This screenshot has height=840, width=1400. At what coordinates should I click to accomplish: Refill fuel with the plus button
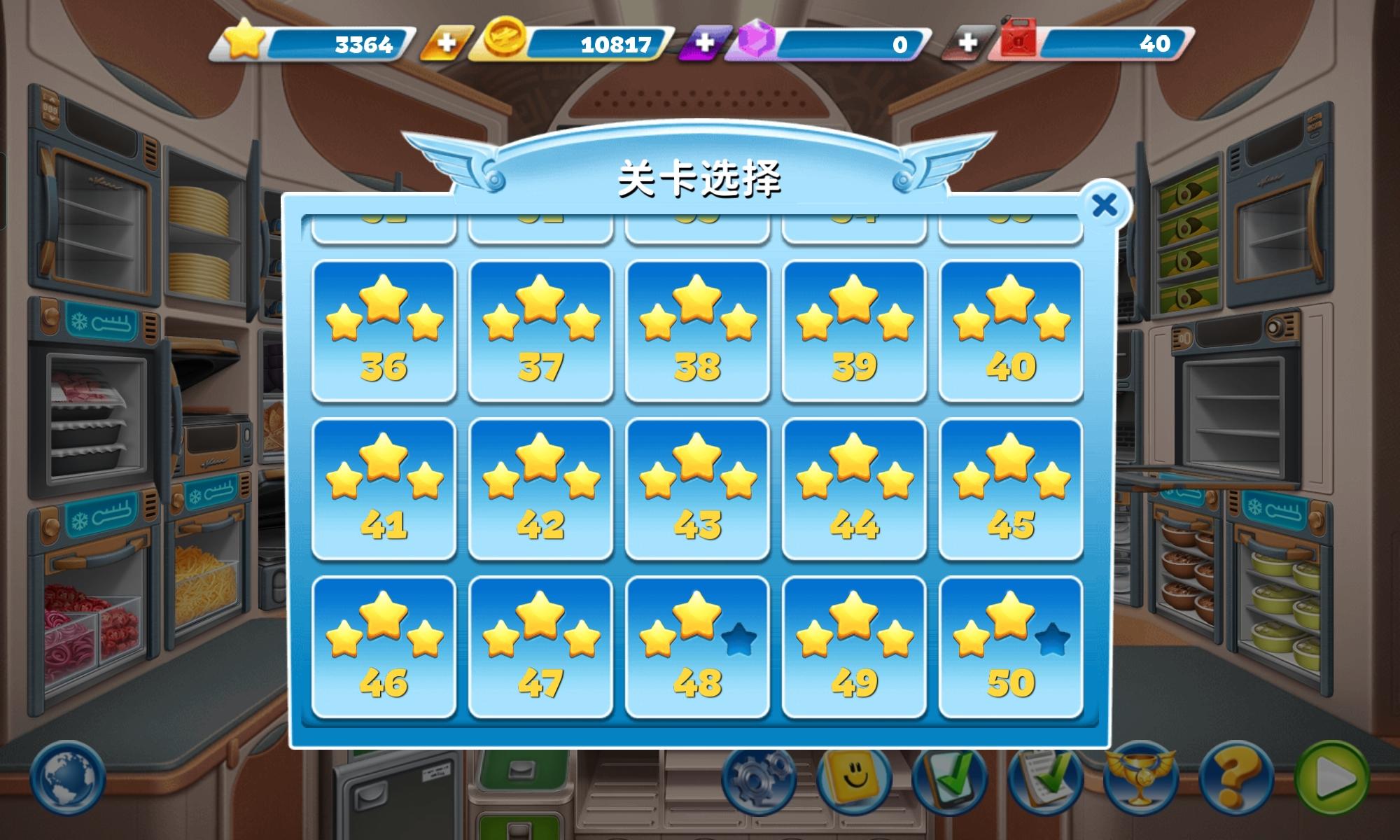pos(969,42)
